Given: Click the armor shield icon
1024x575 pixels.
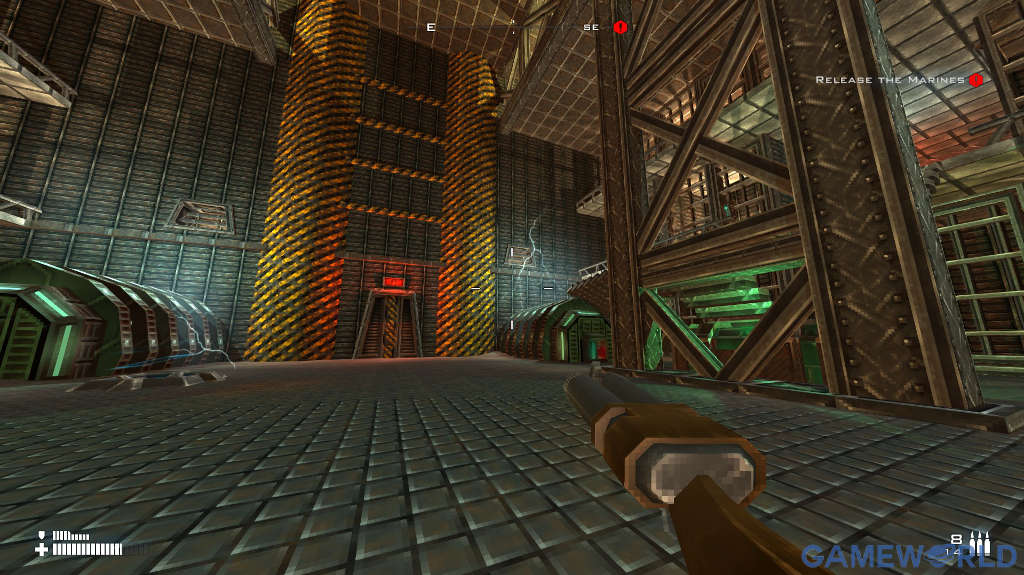Looking at the screenshot, I should pos(42,535).
